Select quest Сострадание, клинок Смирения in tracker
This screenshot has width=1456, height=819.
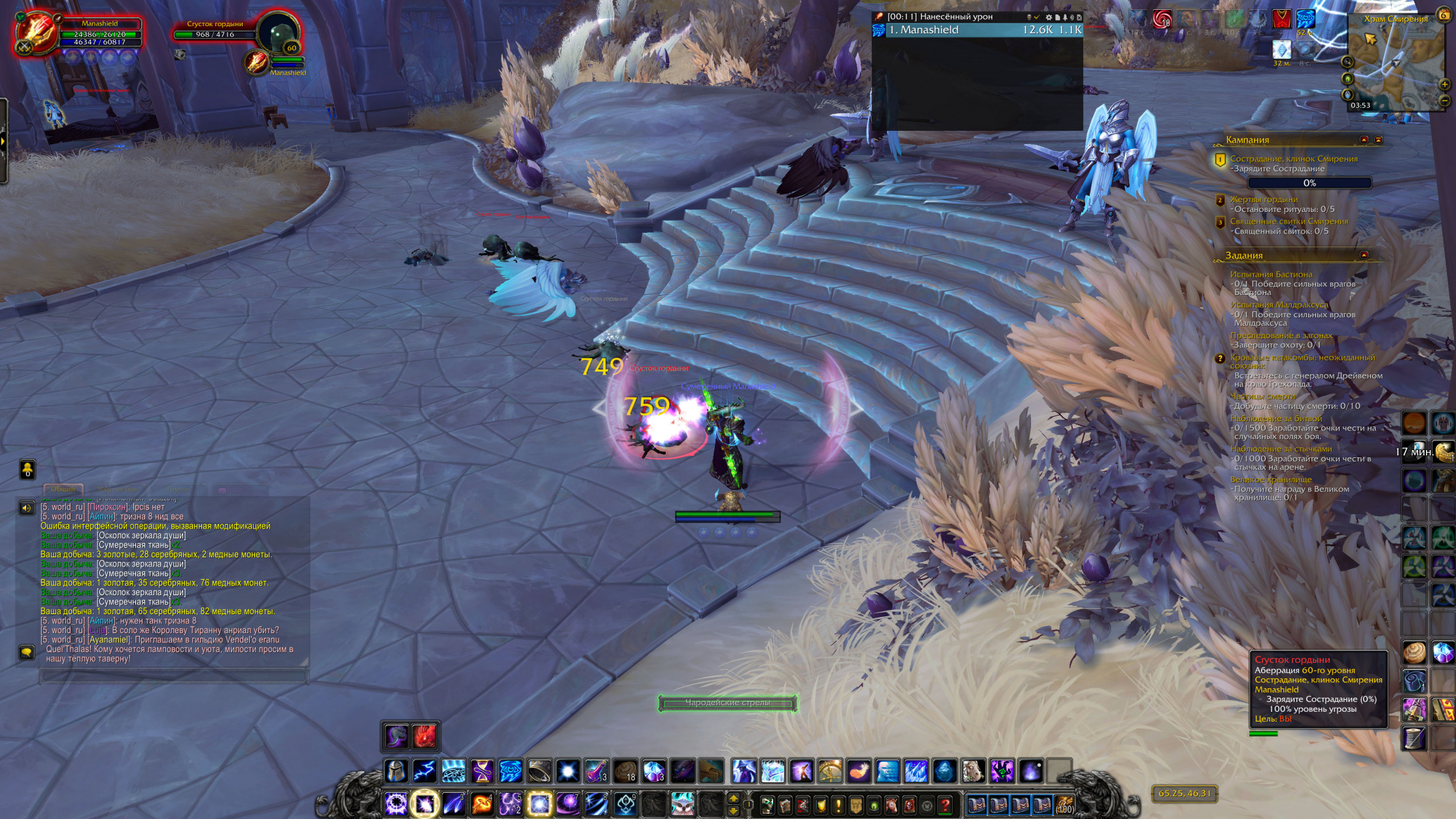1293,158
